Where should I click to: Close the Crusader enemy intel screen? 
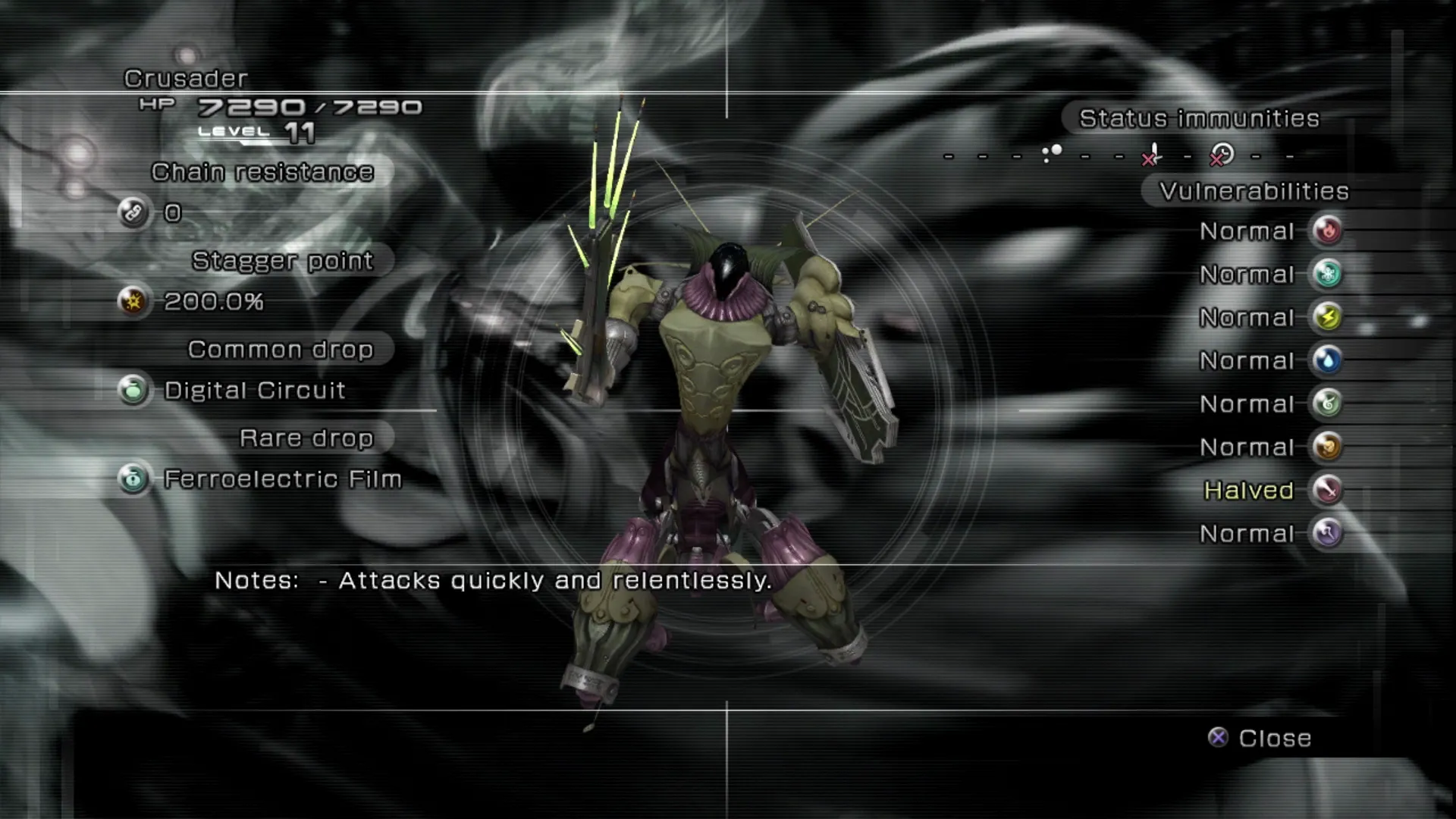pos(1260,738)
